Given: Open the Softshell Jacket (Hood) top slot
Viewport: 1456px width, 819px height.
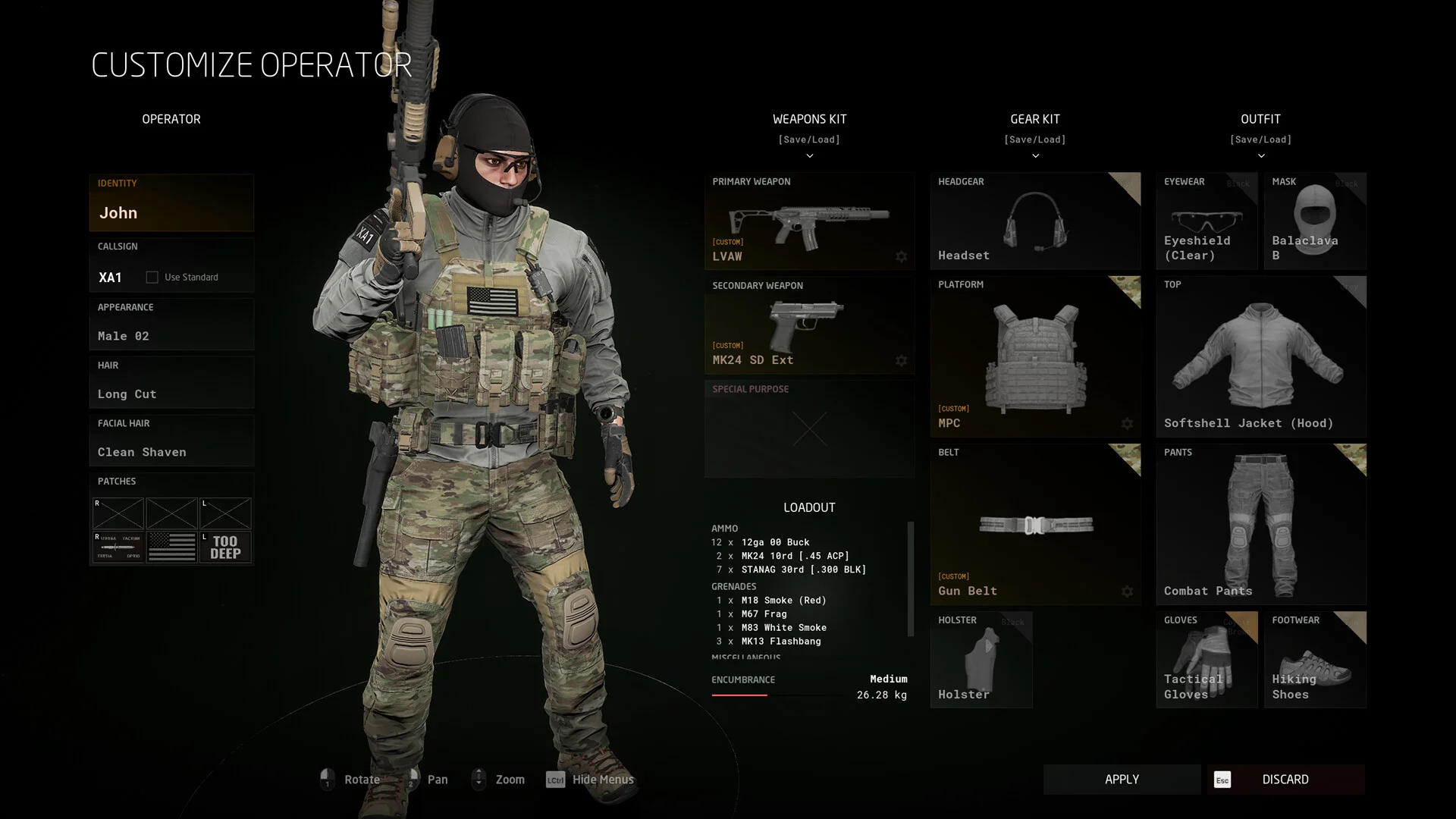Looking at the screenshot, I should pos(1261,356).
